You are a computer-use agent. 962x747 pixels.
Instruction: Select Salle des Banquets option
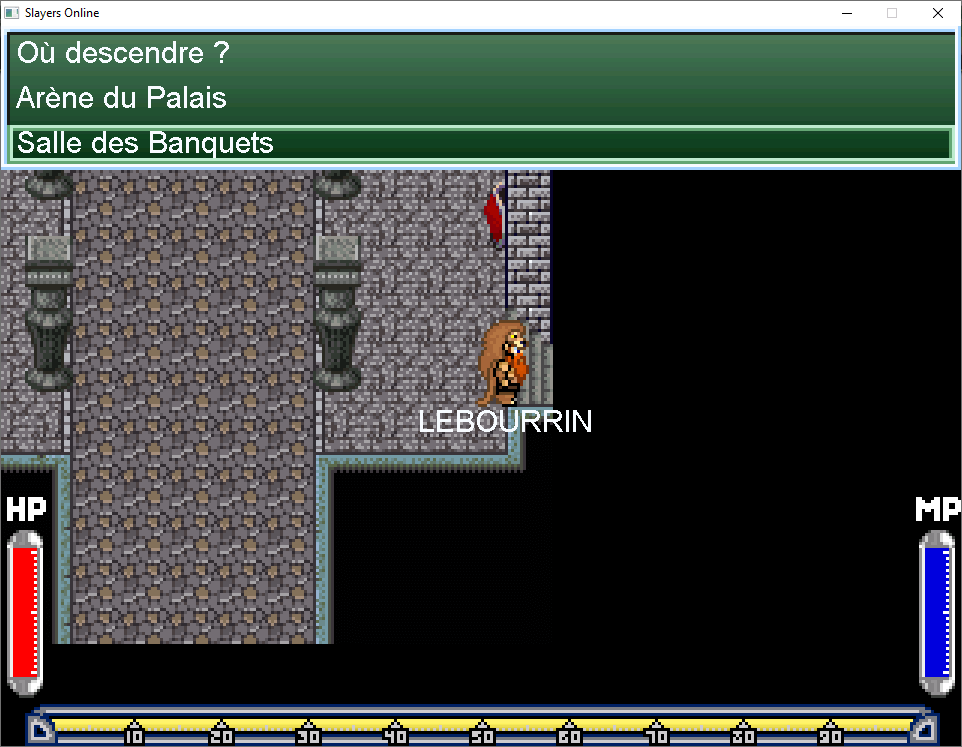pos(146,143)
